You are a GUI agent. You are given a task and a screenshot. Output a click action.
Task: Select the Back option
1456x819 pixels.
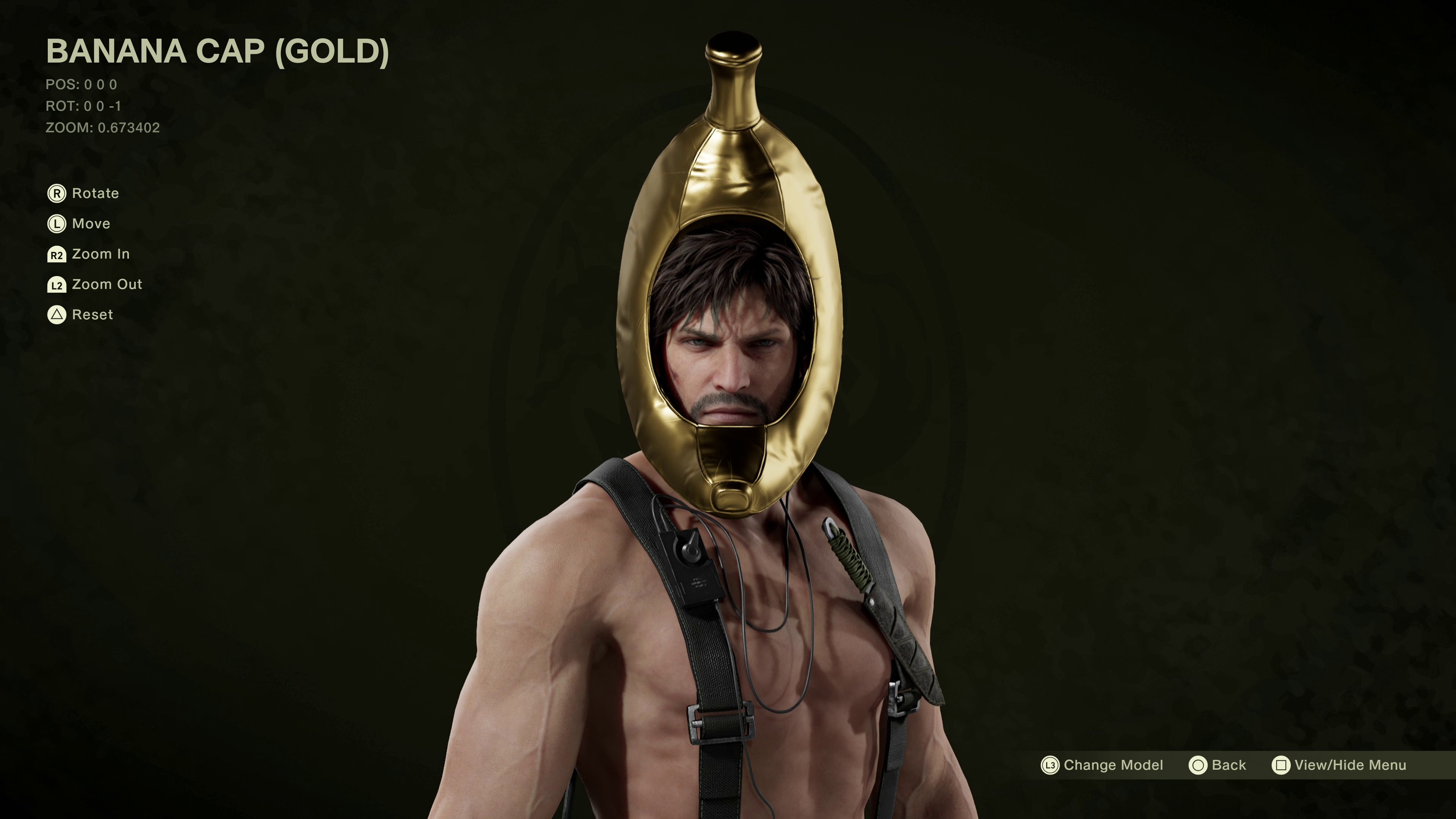coord(1218,765)
